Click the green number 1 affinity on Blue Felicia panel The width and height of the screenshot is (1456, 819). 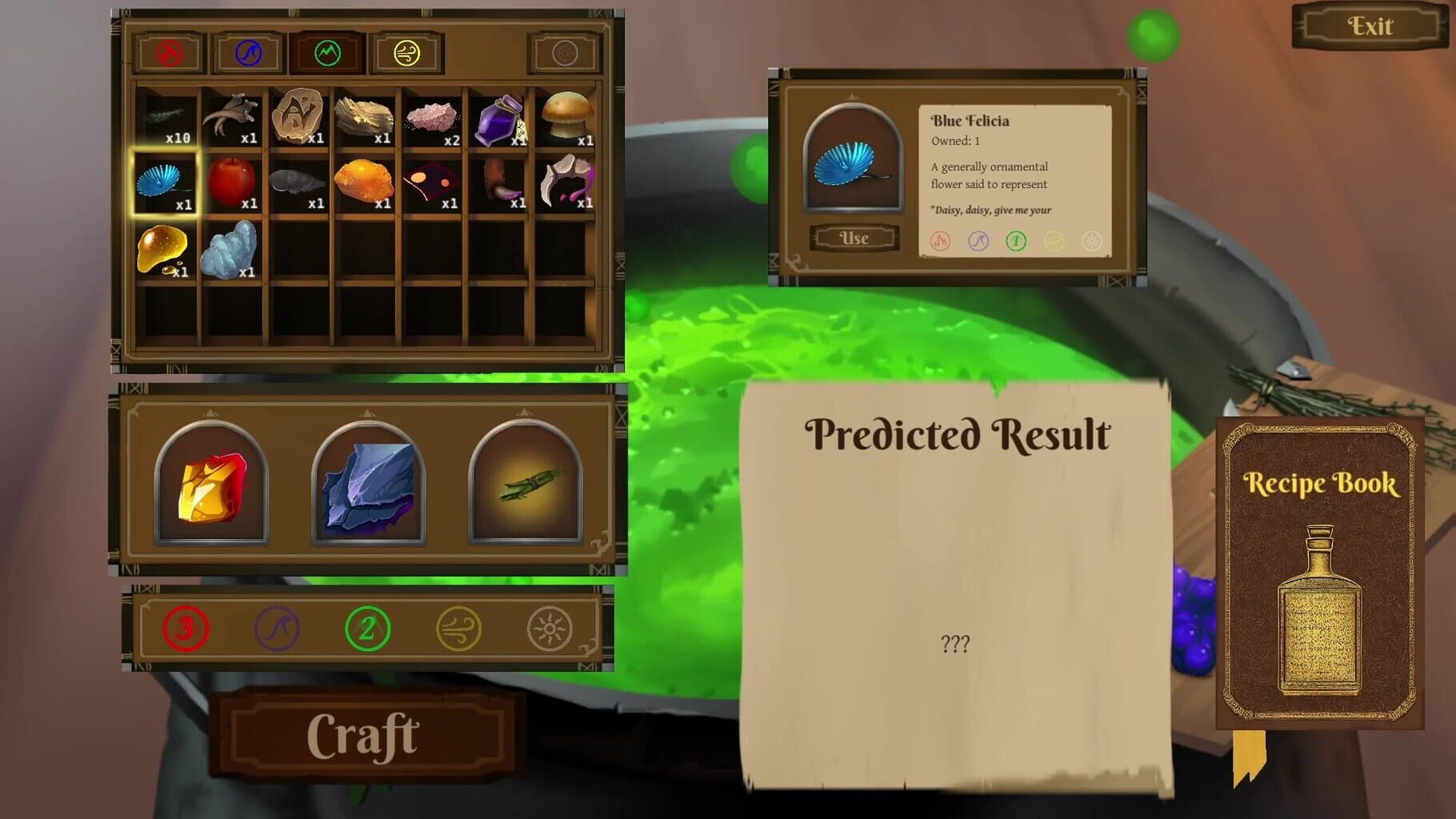pos(1016,242)
